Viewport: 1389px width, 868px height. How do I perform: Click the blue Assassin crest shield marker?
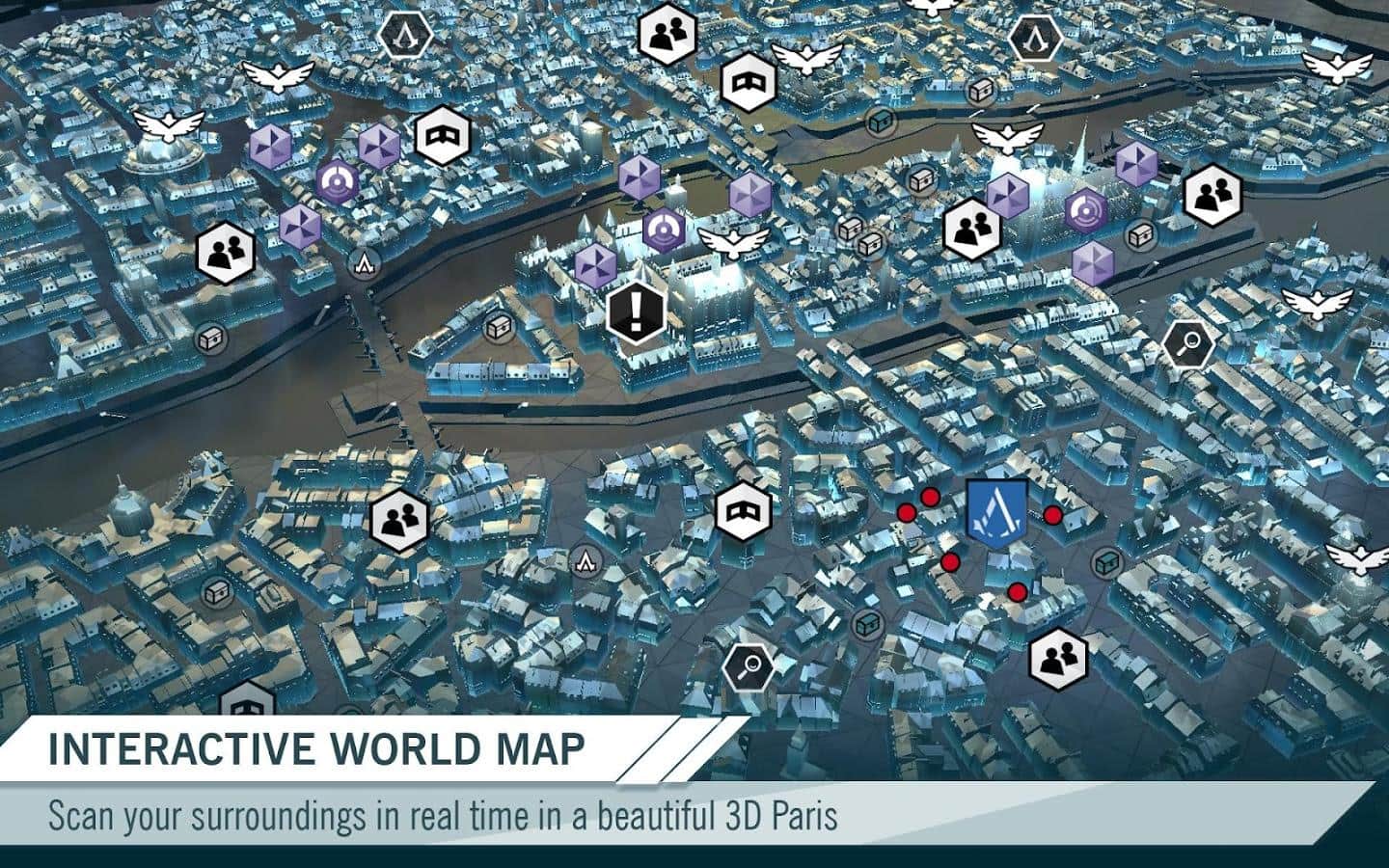point(996,513)
